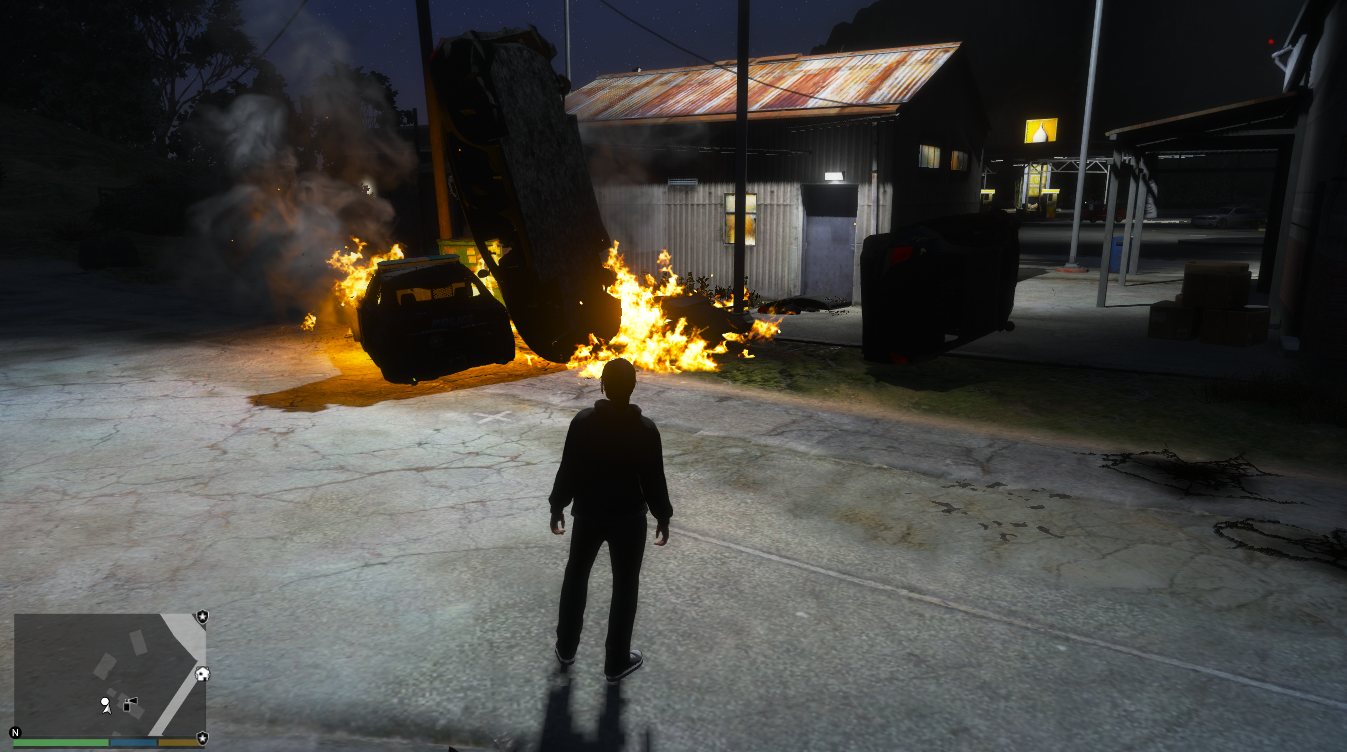Screen dimensions: 1347x752
Task: Select the spray can blip on the minimap
Action: (x=131, y=705)
